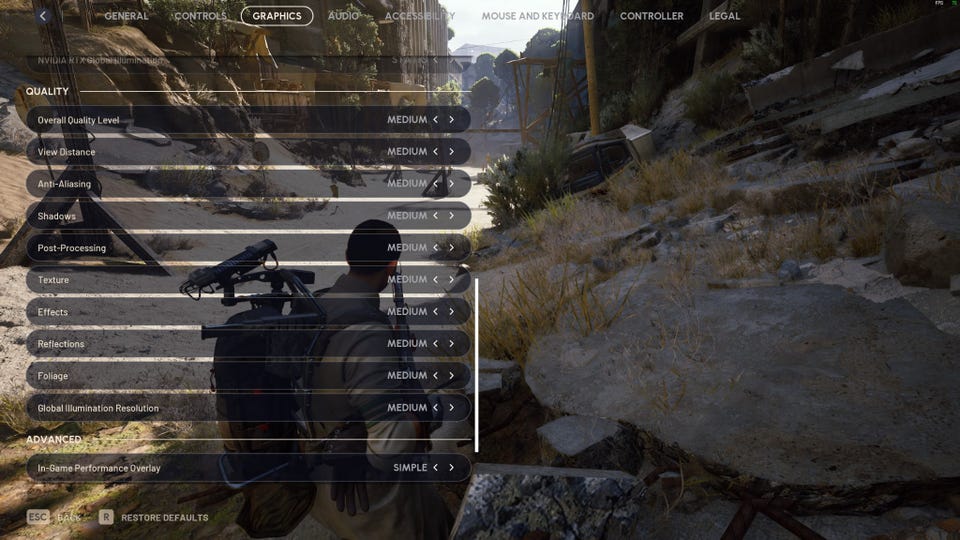
Task: Change In-Game Performance Overlay with right arrow
Action: 451,468
